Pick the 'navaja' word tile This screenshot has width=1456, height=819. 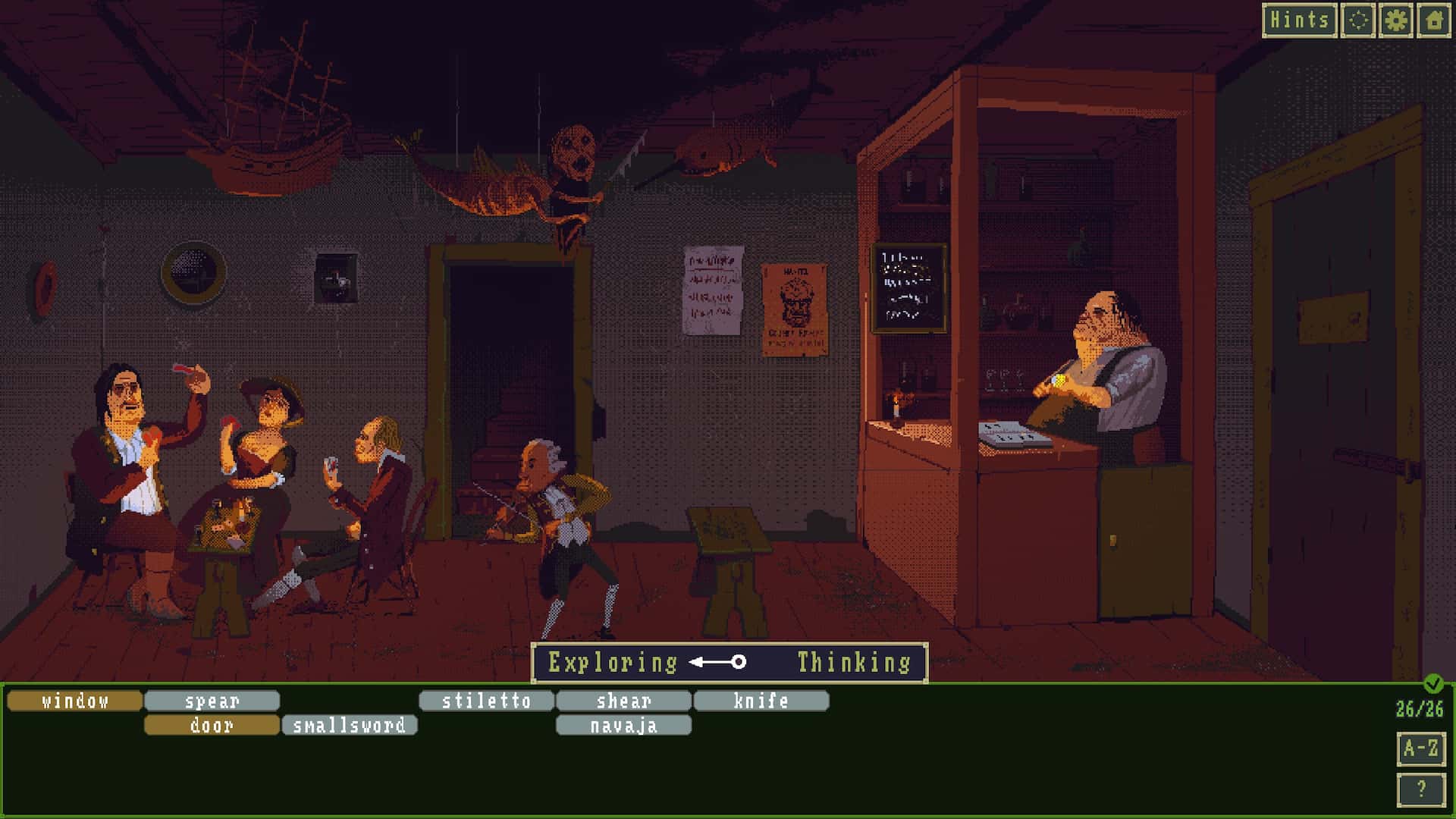[x=623, y=726]
